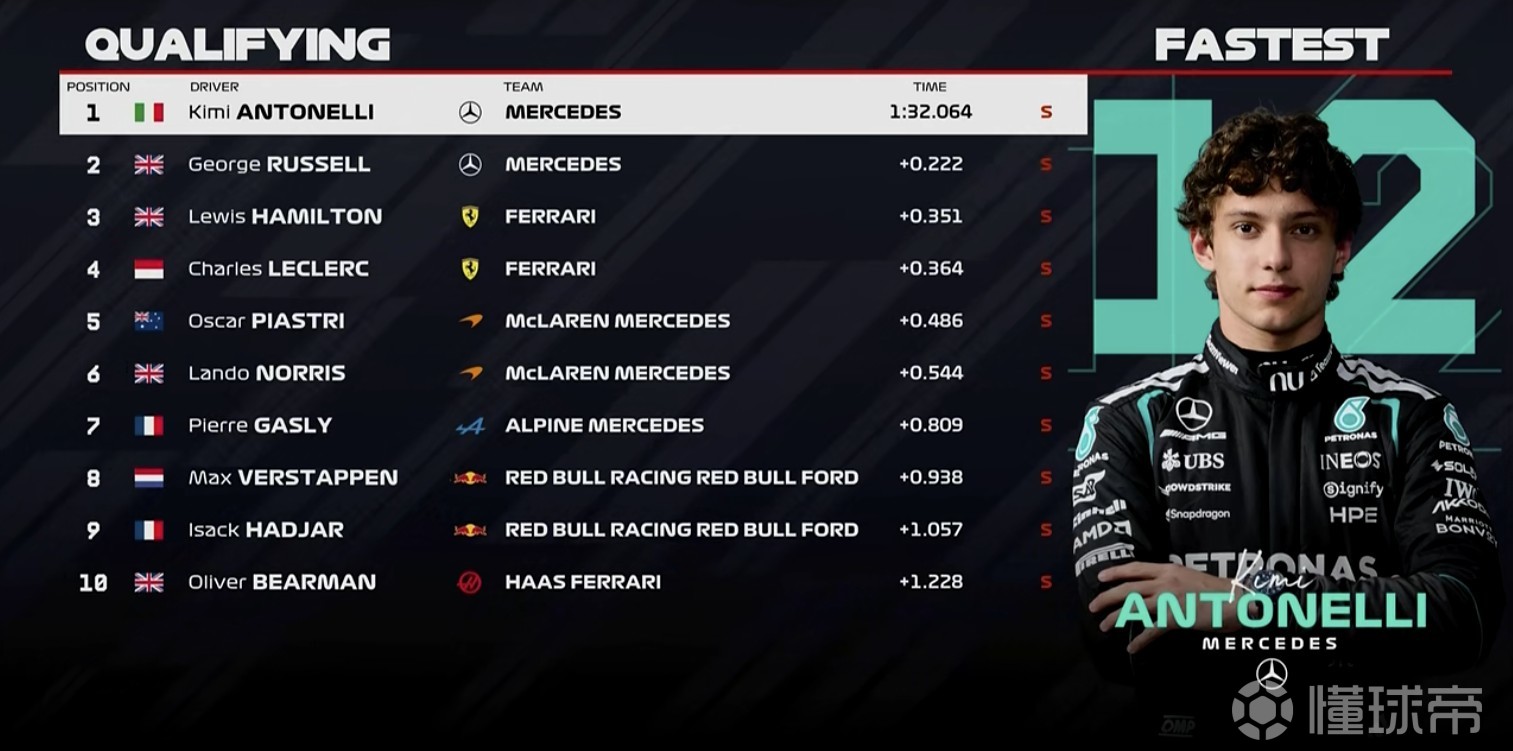Click Max Verstappen's row
The height and width of the screenshot is (751, 1513).
pos(572,477)
